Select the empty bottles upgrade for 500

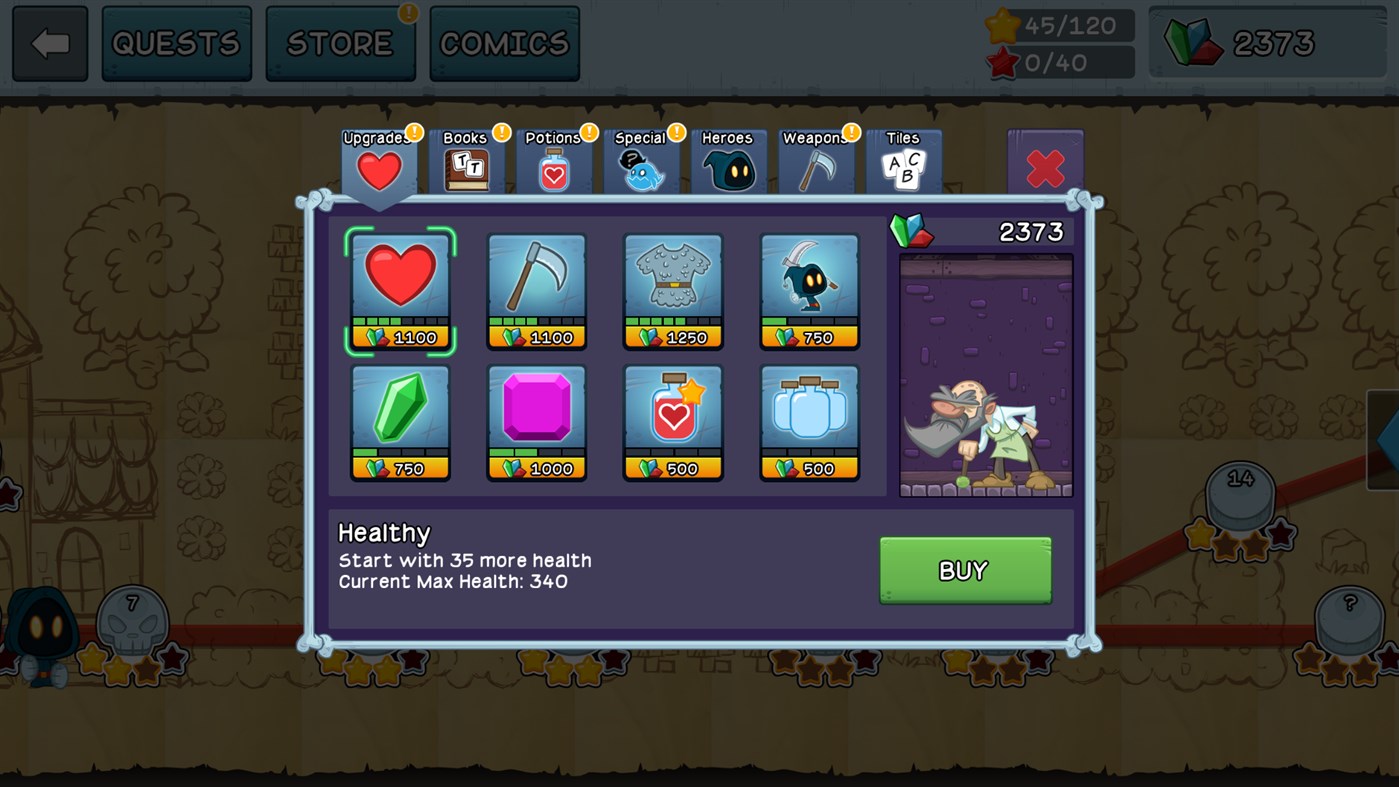809,421
